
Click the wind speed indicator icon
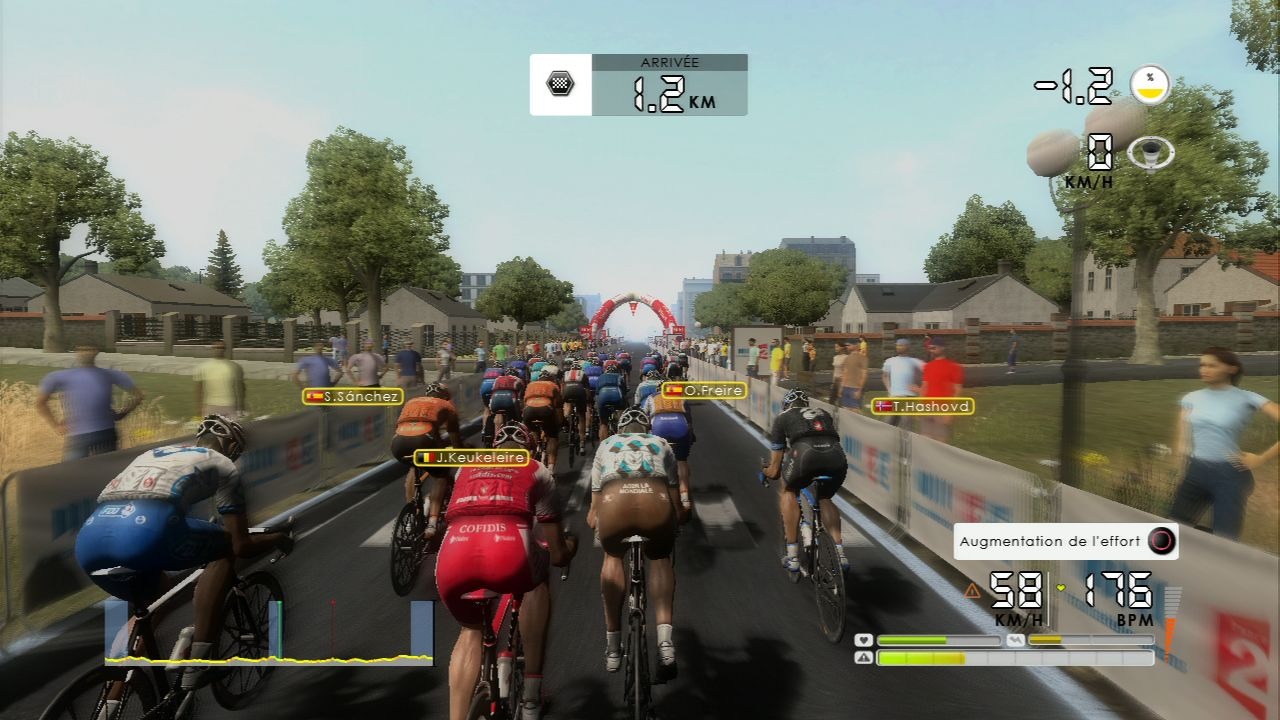click(x=1150, y=153)
